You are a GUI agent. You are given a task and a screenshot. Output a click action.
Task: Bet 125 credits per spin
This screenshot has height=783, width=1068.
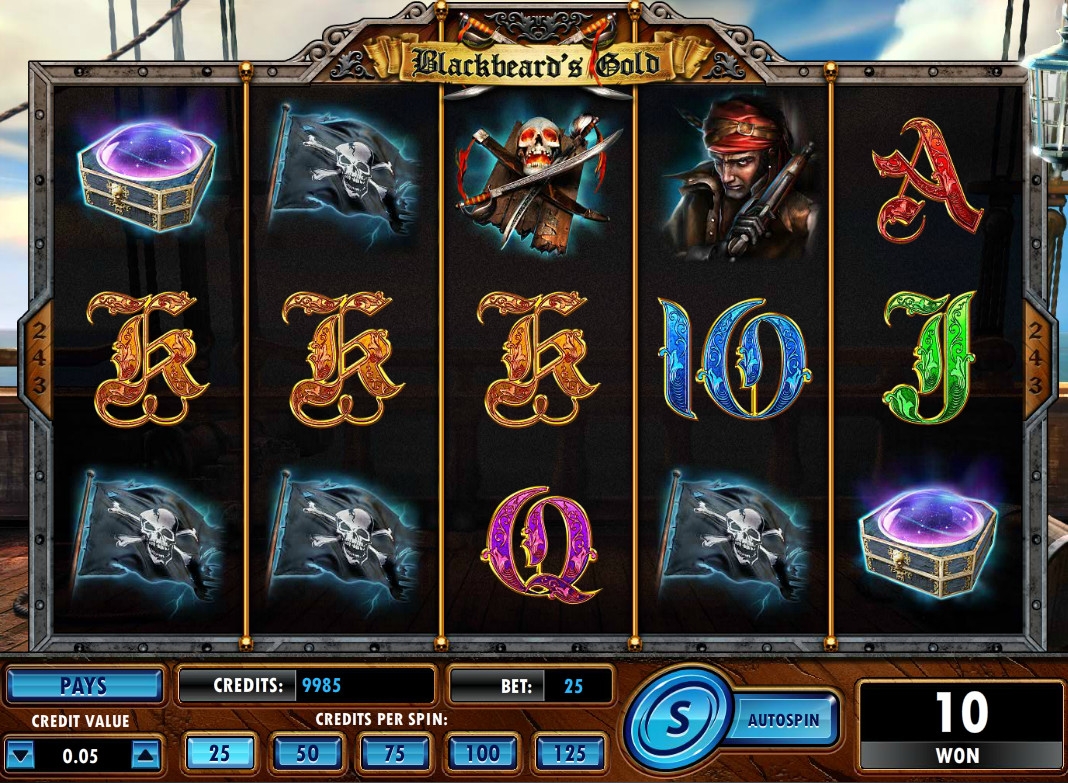pos(570,753)
